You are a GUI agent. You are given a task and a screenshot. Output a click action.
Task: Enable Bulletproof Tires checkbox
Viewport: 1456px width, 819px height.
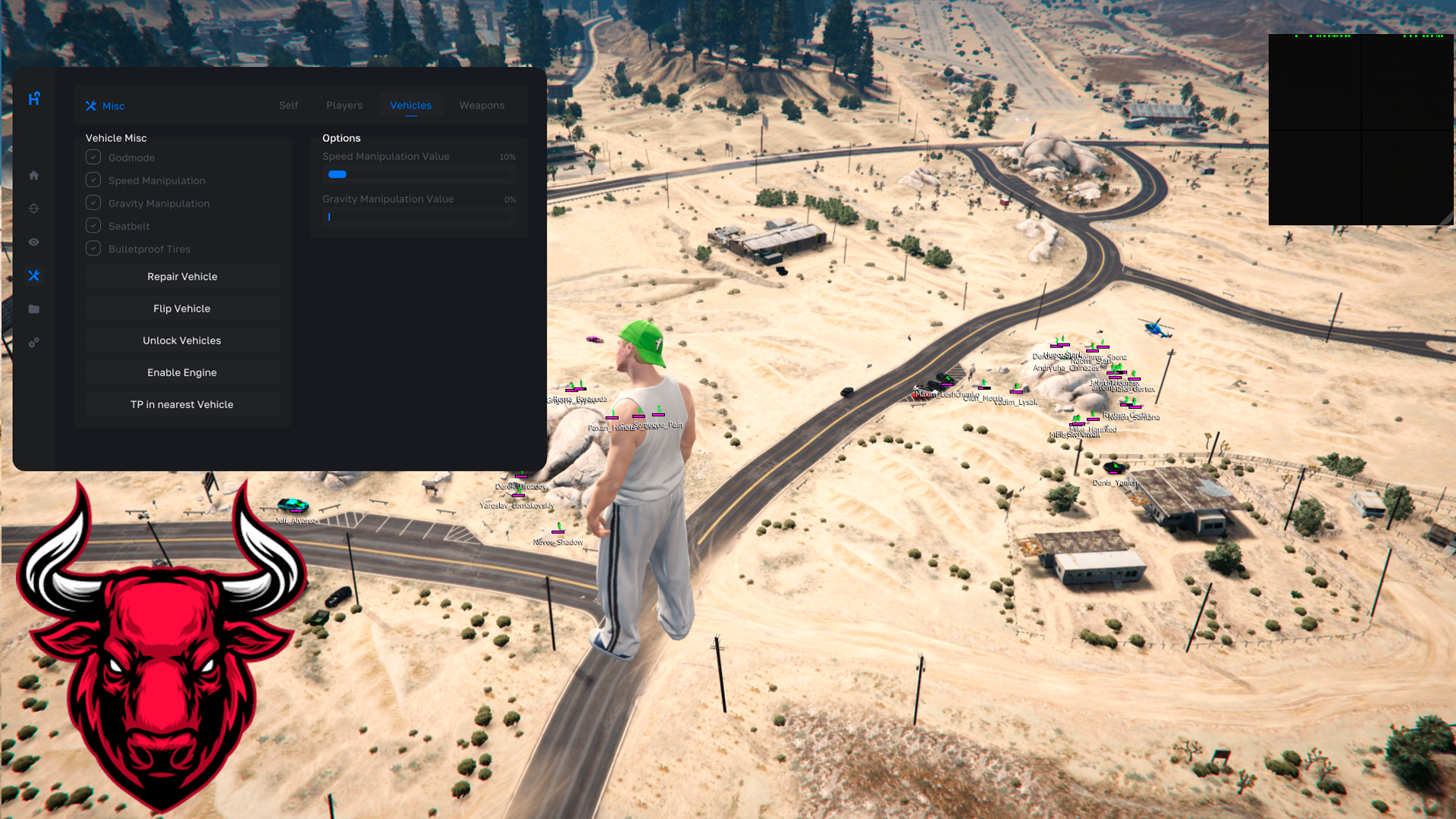[93, 249]
